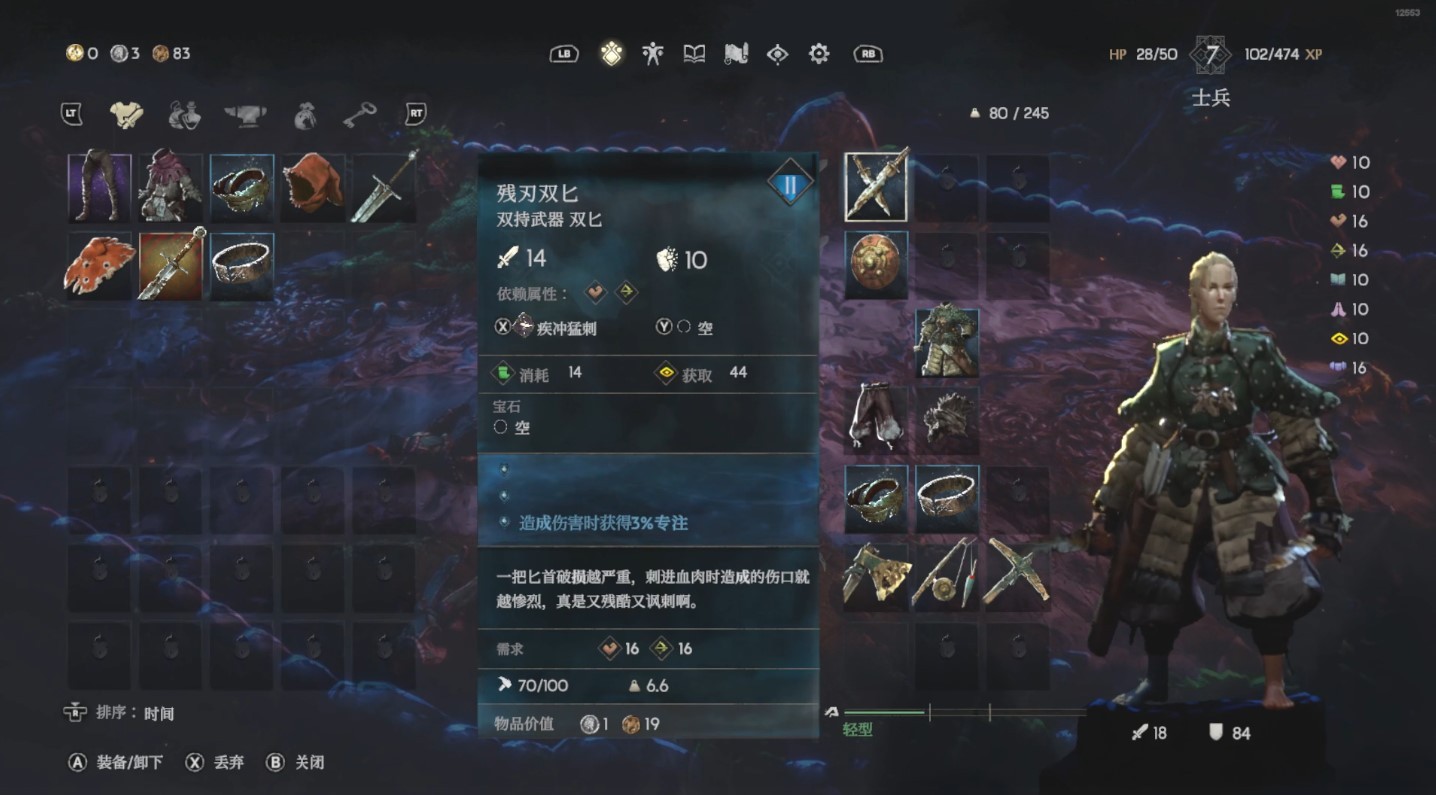
Task: Select the round shield equipment slot
Action: (875, 263)
